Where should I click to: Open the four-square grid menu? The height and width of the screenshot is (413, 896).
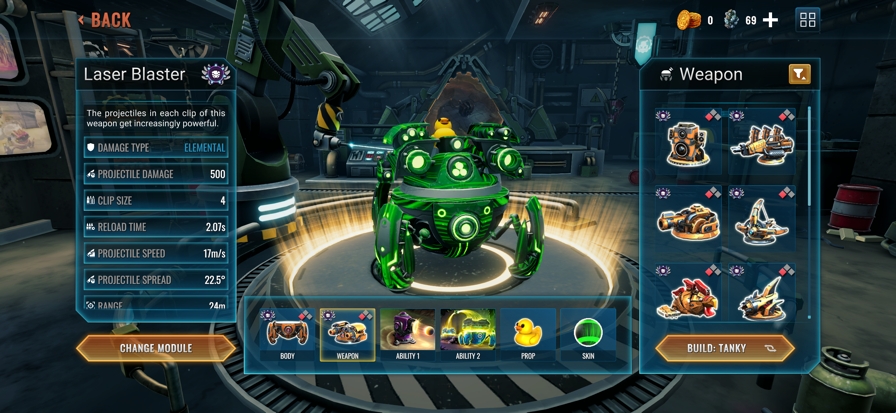808,20
